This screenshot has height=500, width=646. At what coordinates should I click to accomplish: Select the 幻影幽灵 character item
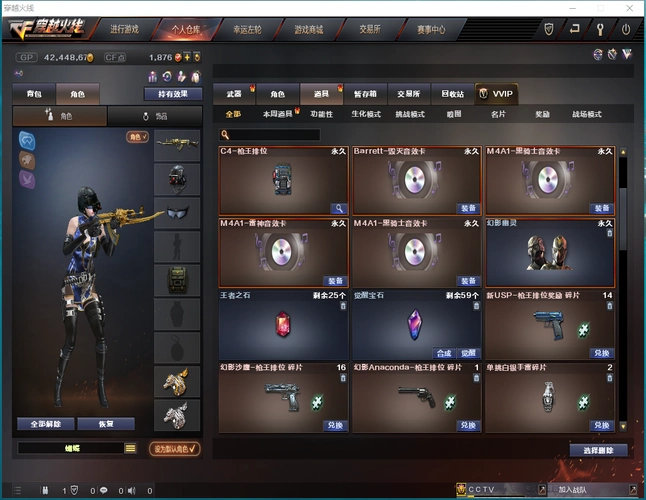tap(549, 253)
